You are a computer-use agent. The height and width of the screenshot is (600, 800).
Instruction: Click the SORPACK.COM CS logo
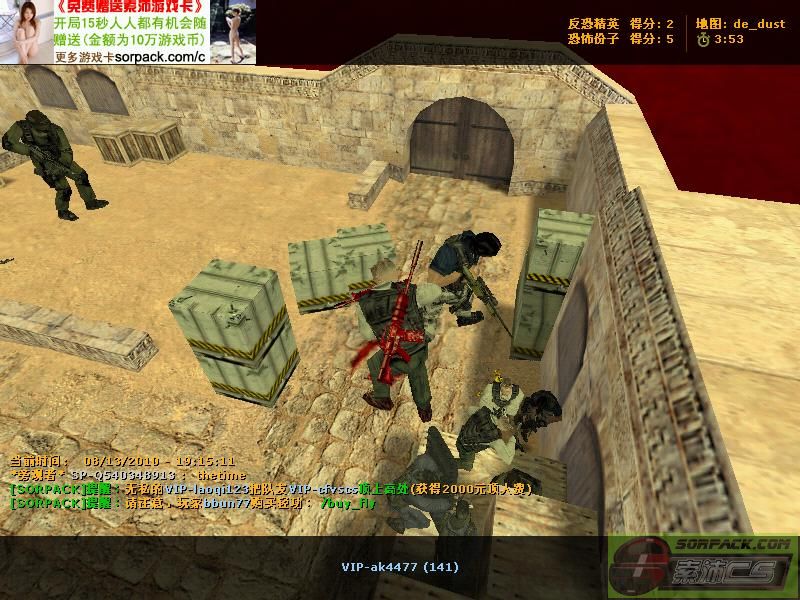pyautogui.click(x=703, y=565)
